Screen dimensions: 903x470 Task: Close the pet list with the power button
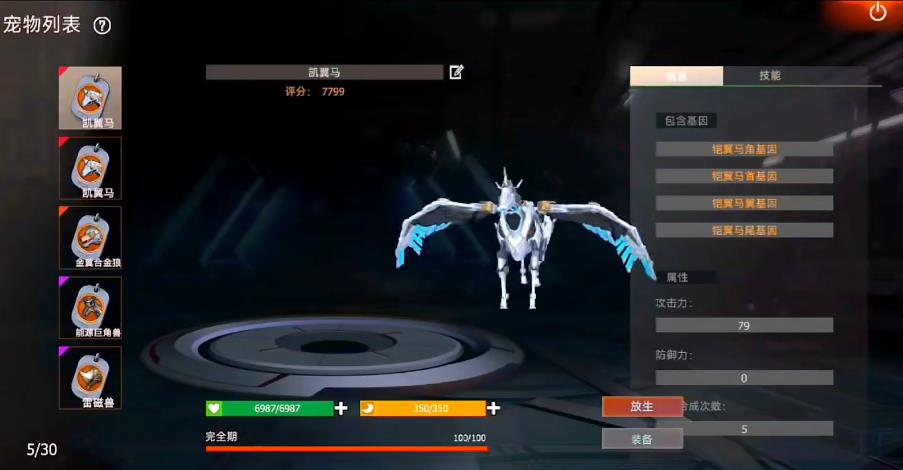pyautogui.click(x=877, y=13)
